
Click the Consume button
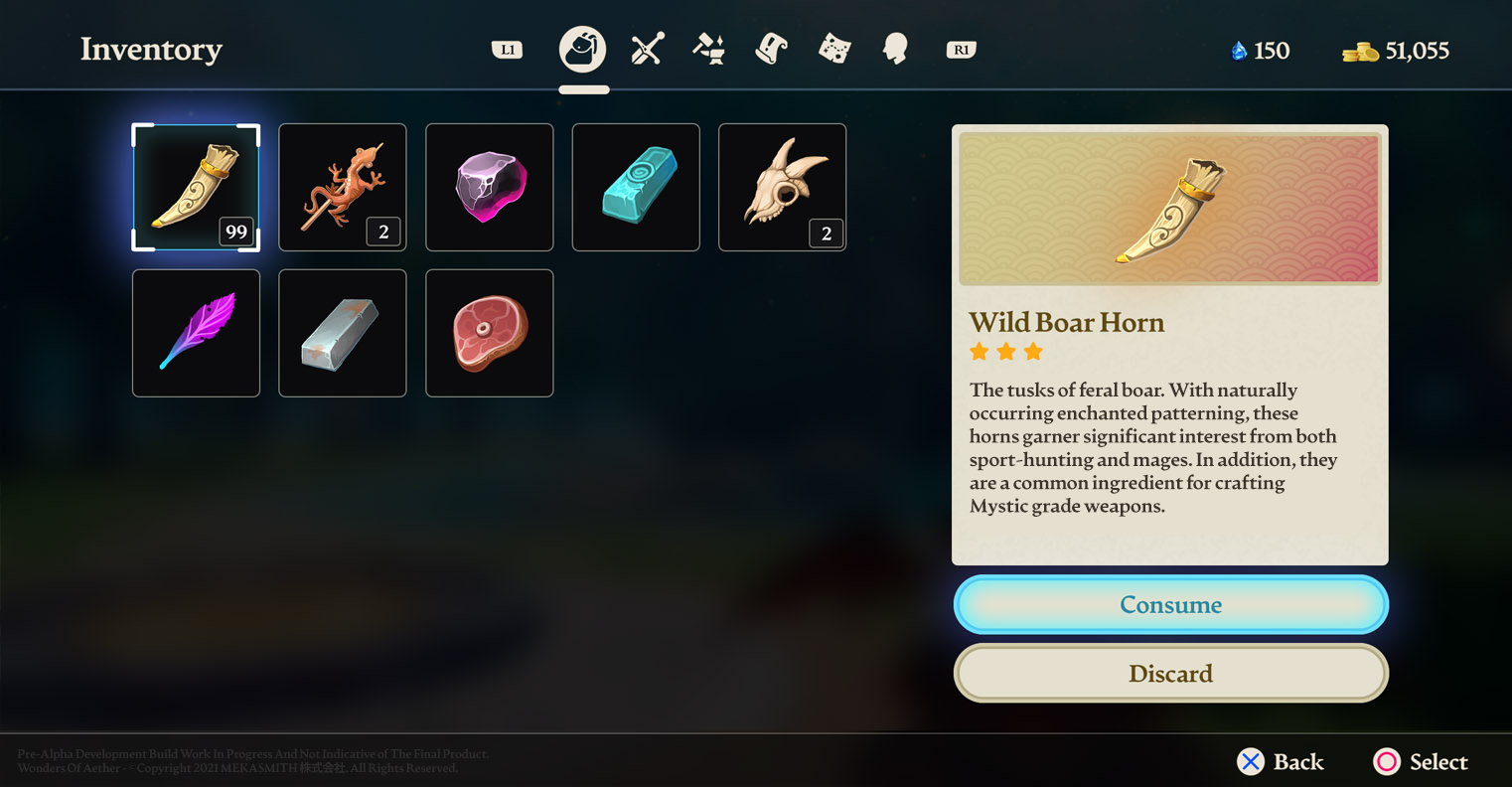[x=1170, y=604]
